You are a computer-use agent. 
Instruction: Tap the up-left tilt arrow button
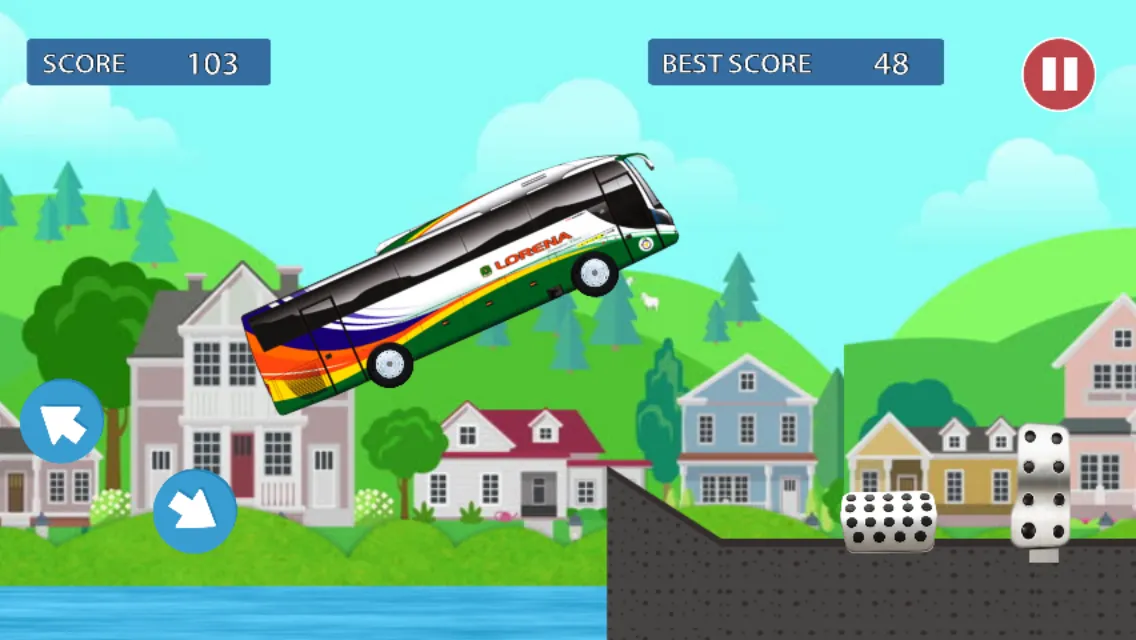pos(62,421)
